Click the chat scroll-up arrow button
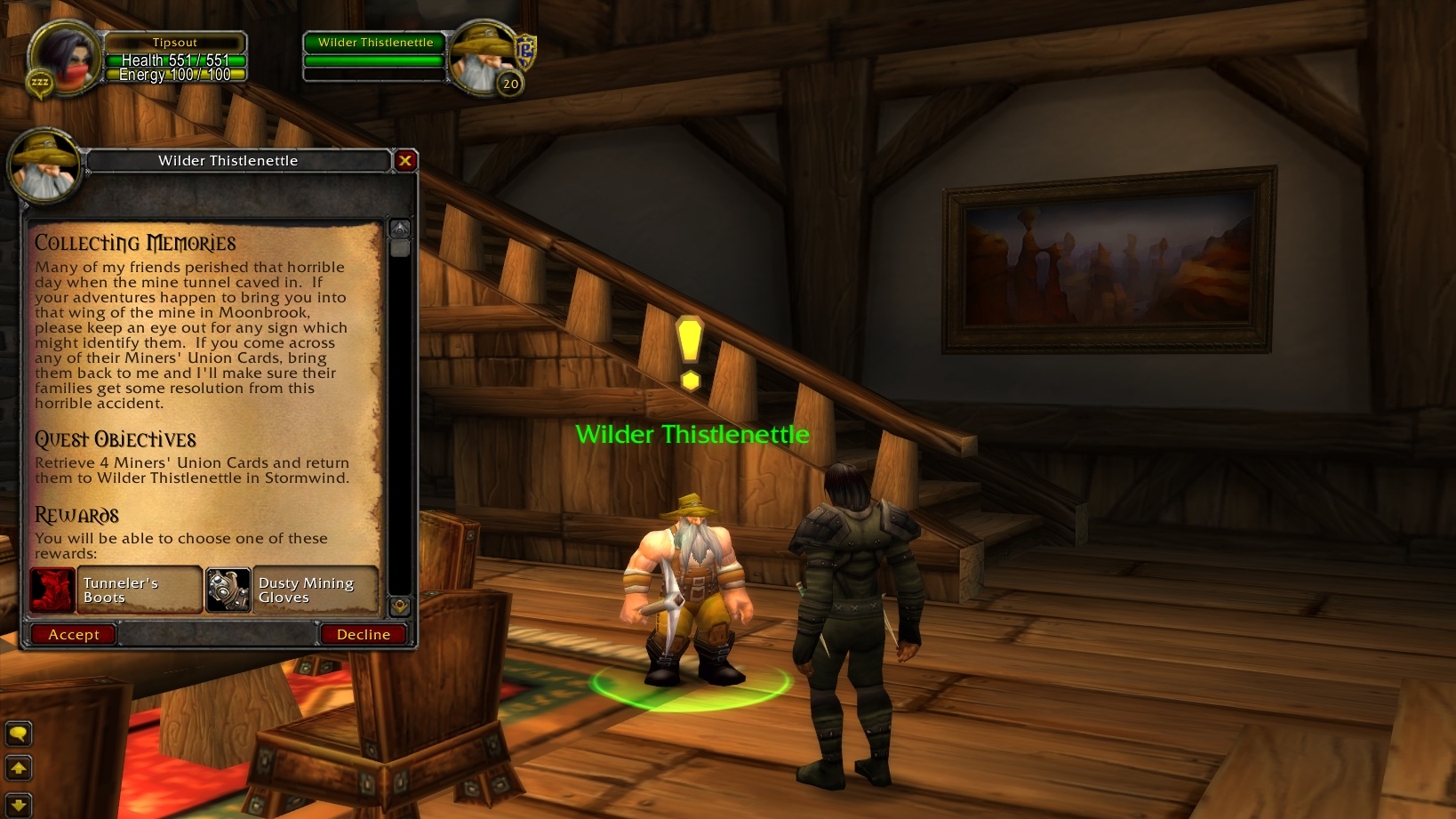 pyautogui.click(x=18, y=767)
